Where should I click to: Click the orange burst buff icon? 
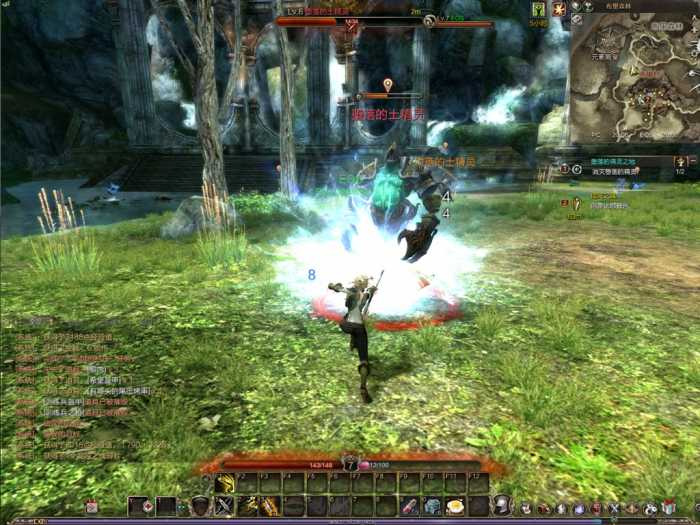click(559, 9)
